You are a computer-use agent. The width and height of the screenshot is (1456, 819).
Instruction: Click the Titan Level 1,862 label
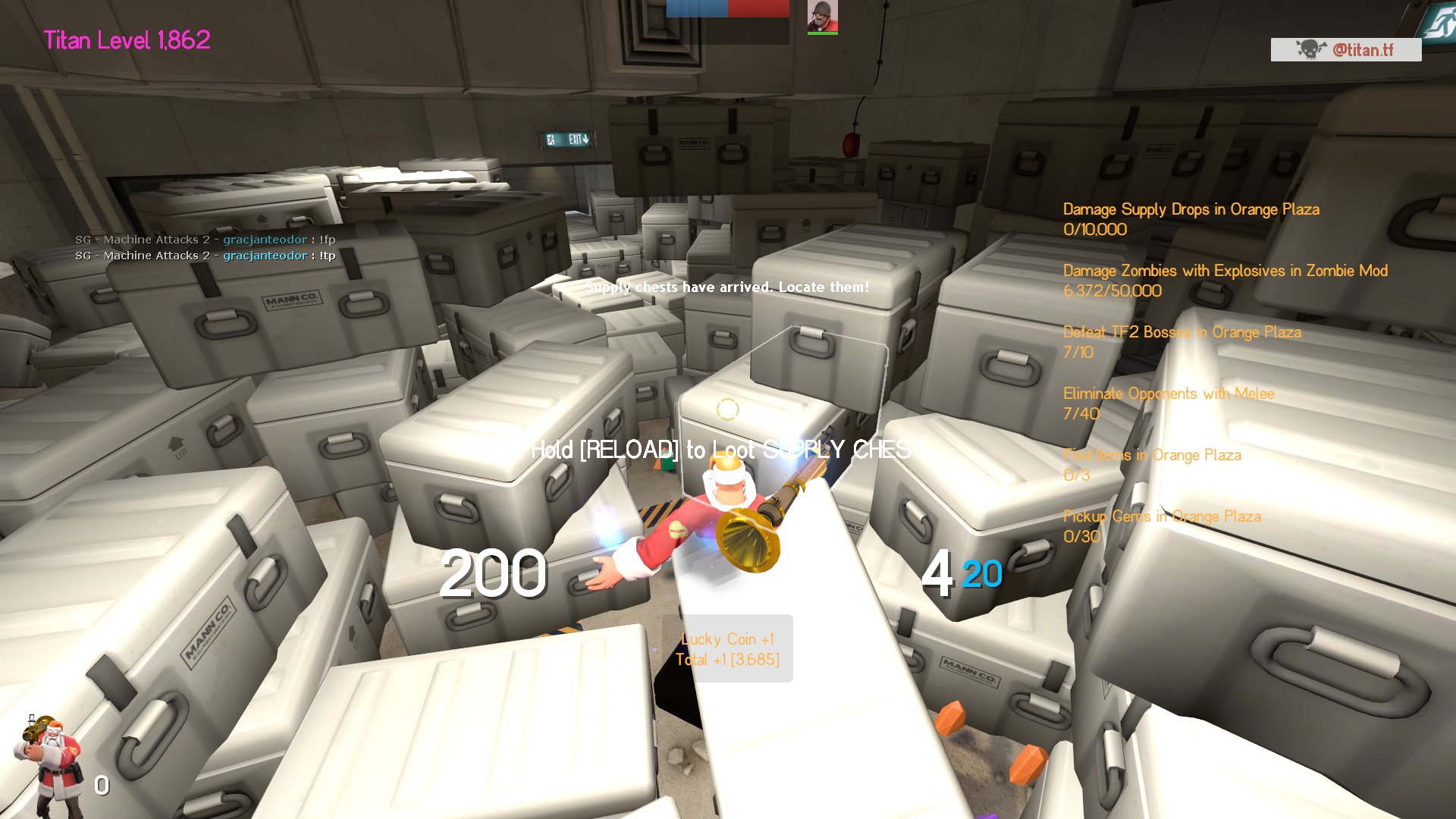pos(127,40)
